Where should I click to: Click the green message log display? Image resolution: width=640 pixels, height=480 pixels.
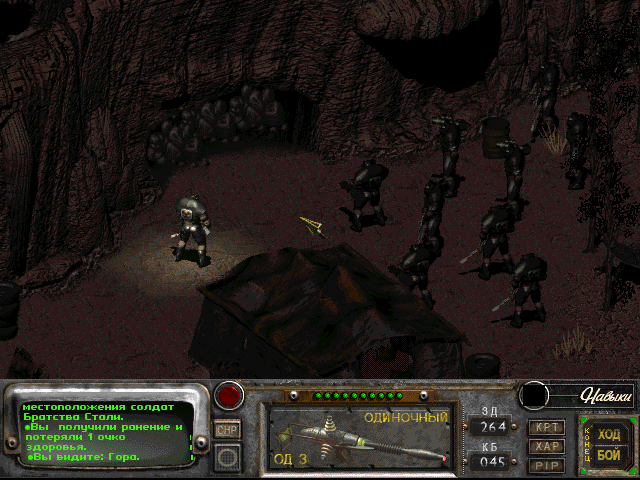pos(107,432)
